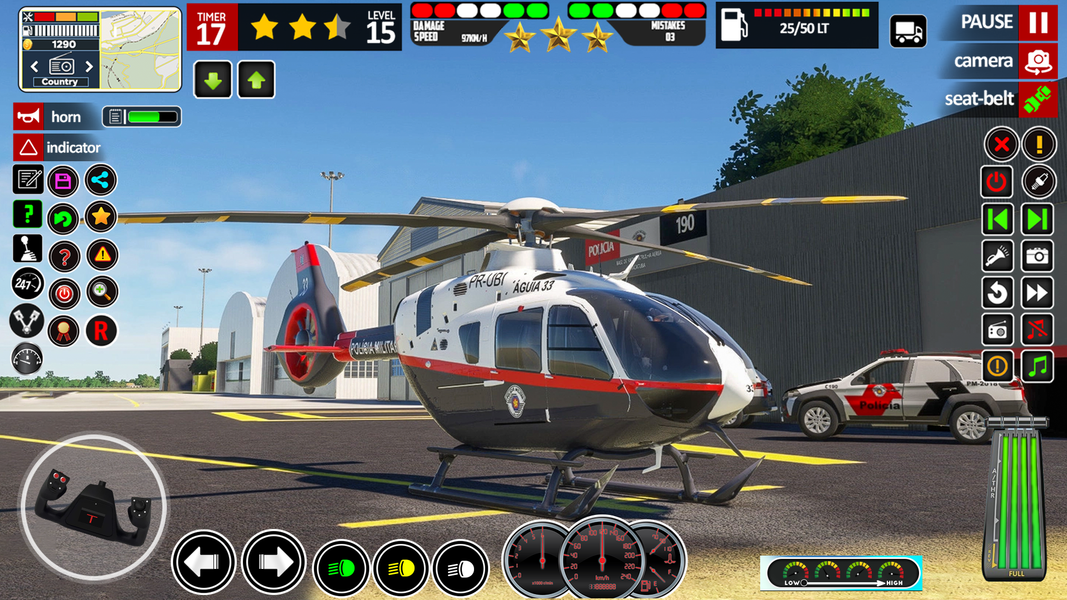The width and height of the screenshot is (1067, 600).
Task: Turn on the indicator
Action: tap(28, 148)
